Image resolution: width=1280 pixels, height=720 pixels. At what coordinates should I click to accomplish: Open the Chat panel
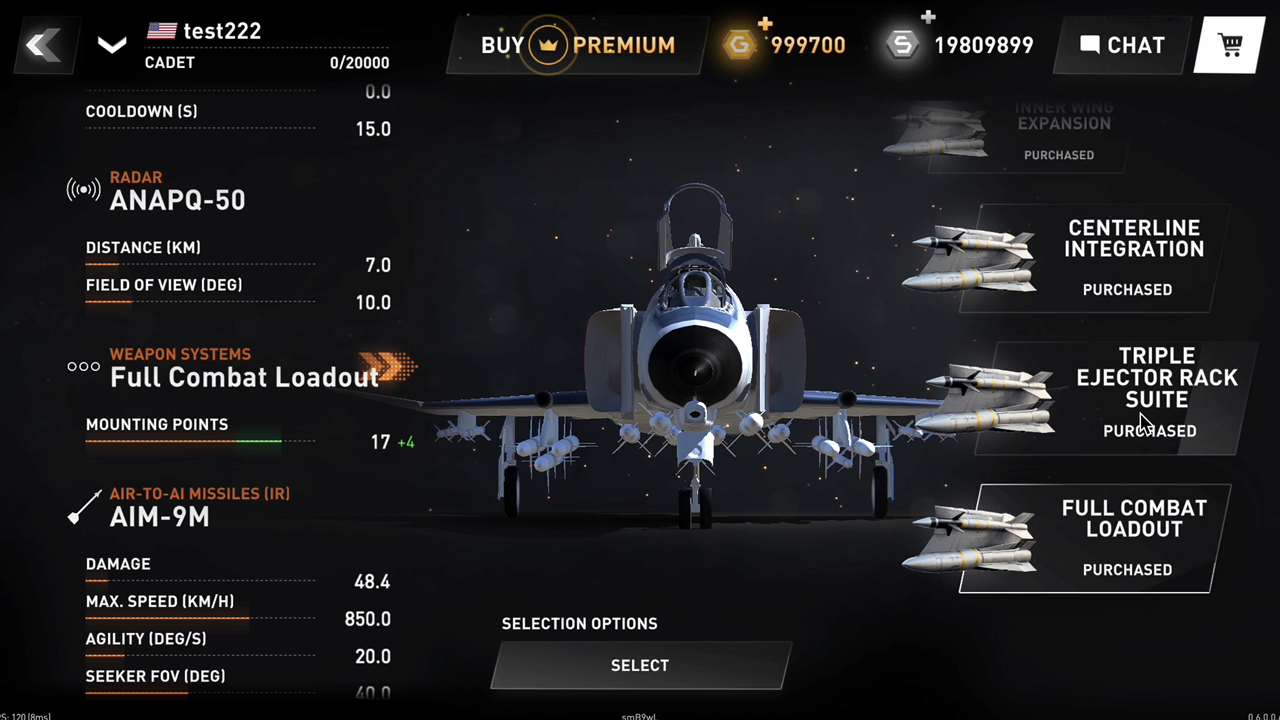point(1122,45)
